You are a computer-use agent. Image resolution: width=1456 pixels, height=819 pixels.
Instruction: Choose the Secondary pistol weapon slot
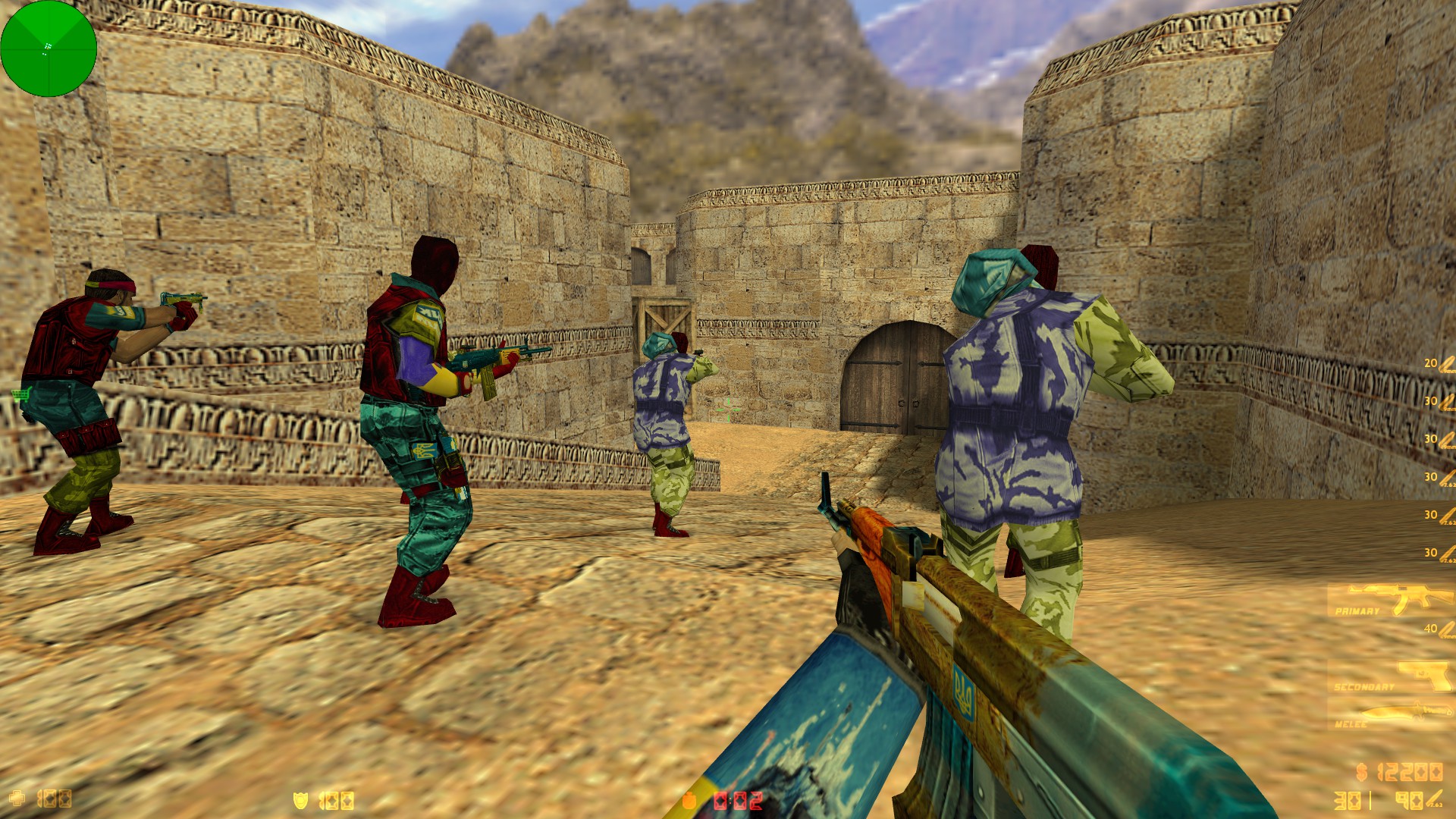pyautogui.click(x=1389, y=676)
